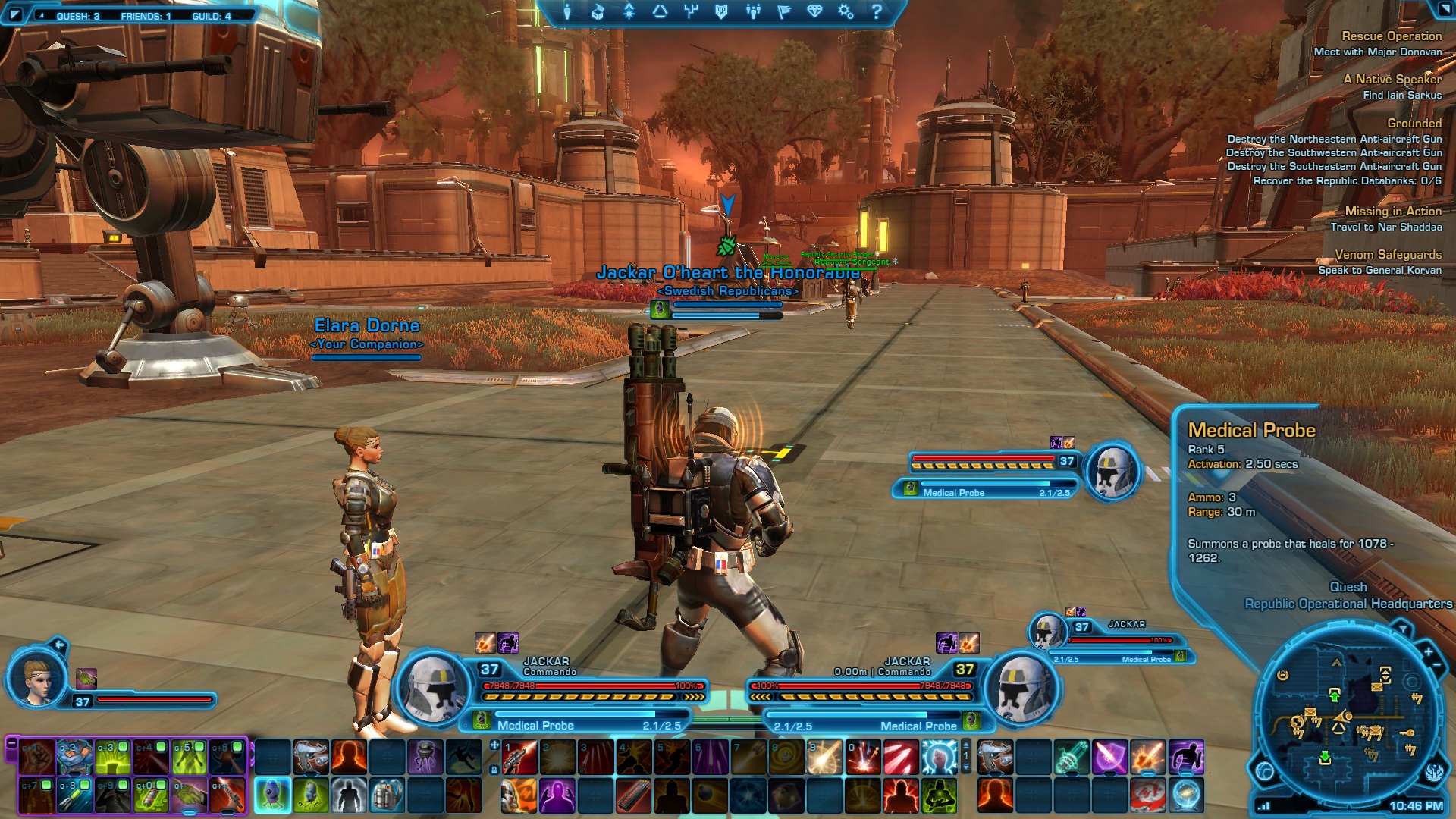Open the guild flag icon in top menu

pyautogui.click(x=783, y=12)
